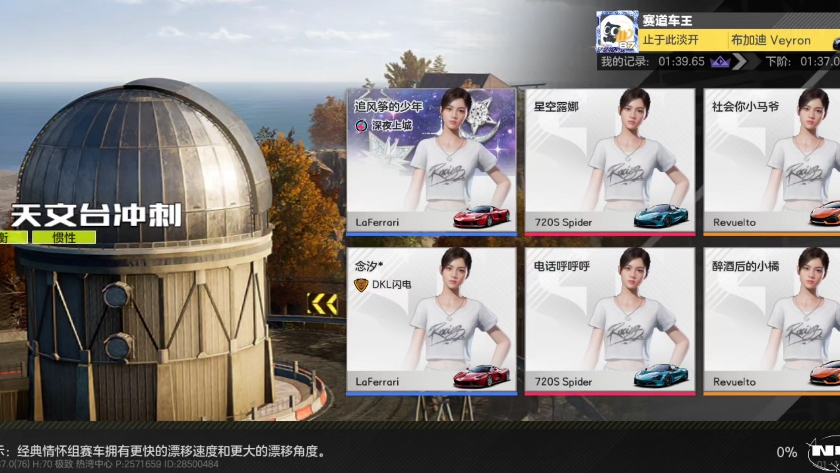
Task: Click the yellow double-arrow collapse button
Action: point(322,302)
